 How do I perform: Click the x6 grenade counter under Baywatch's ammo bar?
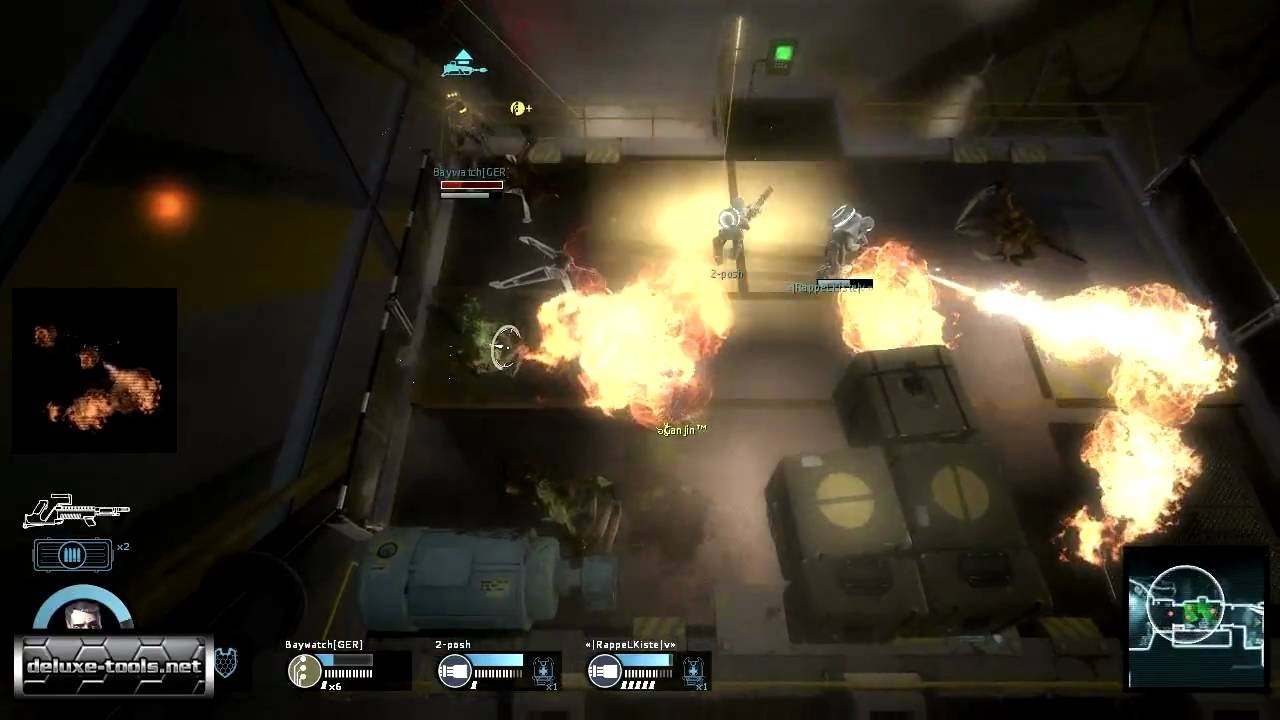(x=335, y=688)
